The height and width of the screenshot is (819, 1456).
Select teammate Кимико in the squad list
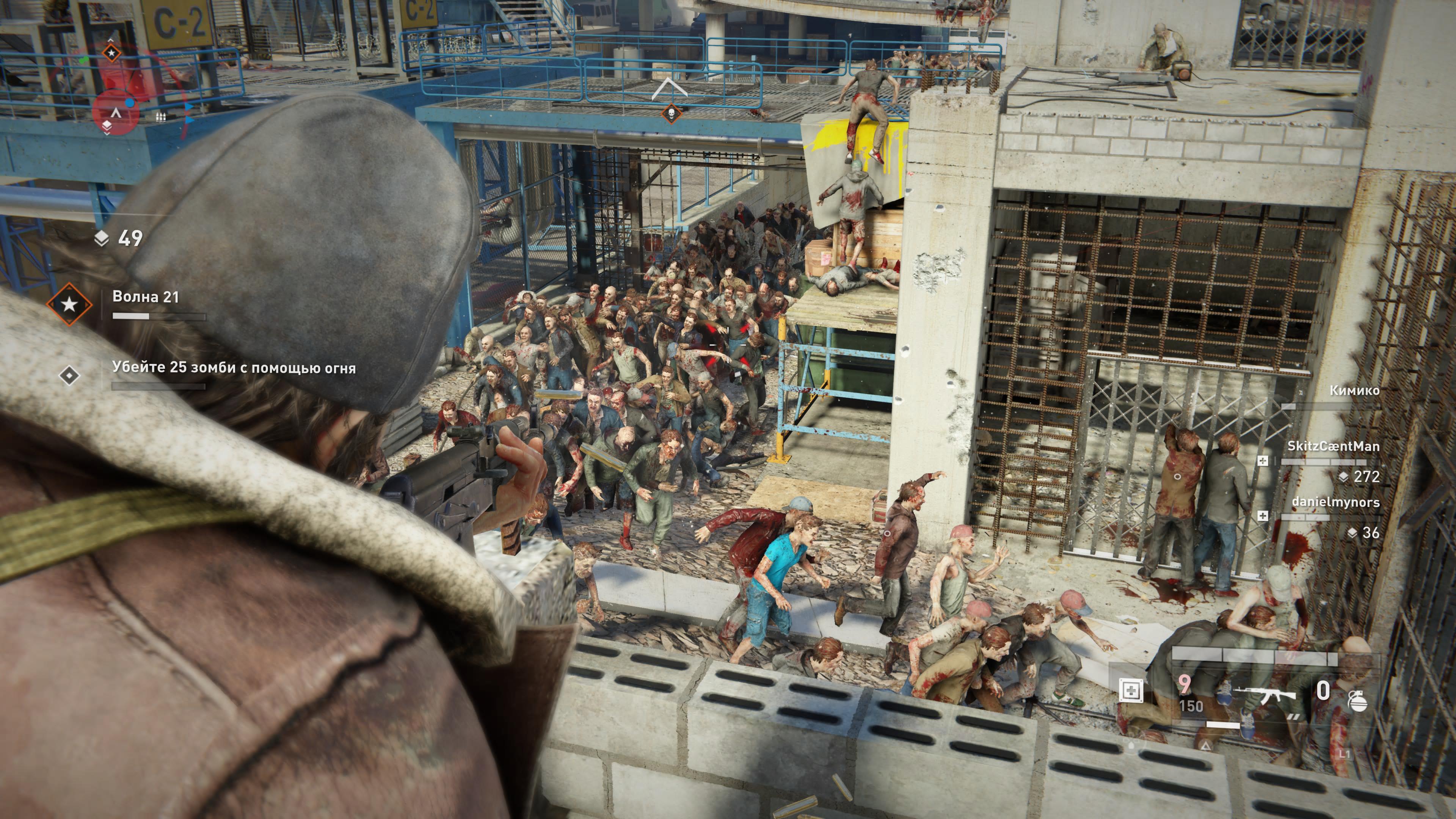1354,391
